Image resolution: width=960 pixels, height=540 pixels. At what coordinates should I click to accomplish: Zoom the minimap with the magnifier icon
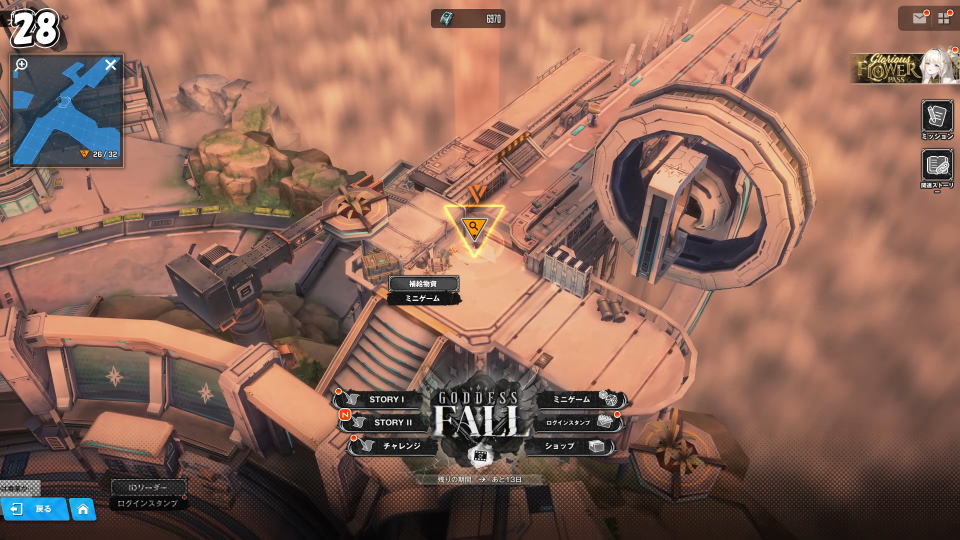tap(22, 65)
